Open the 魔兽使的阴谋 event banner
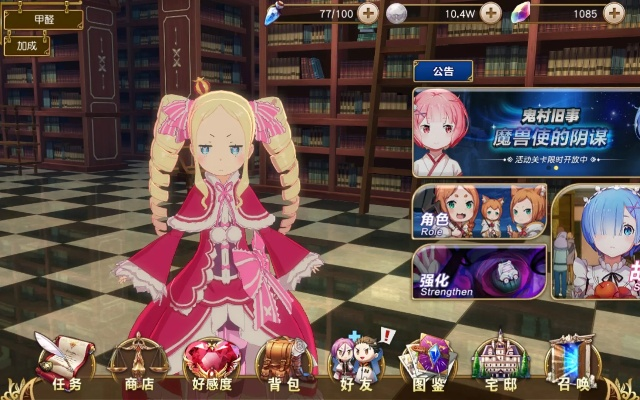Viewport: 640px width, 400px height. (x=525, y=132)
